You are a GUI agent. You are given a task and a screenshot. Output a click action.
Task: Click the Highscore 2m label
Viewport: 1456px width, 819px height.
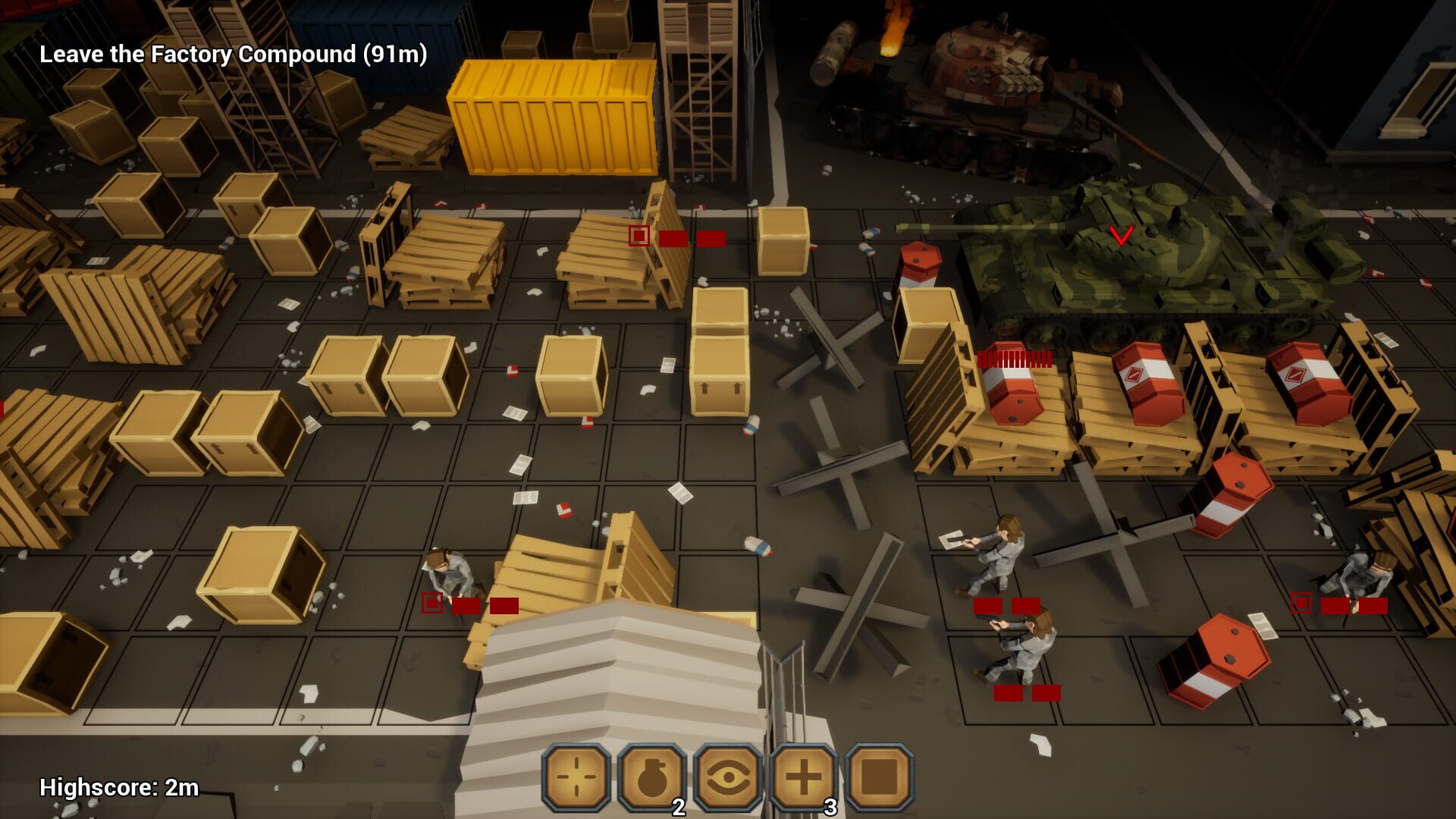coord(118,787)
